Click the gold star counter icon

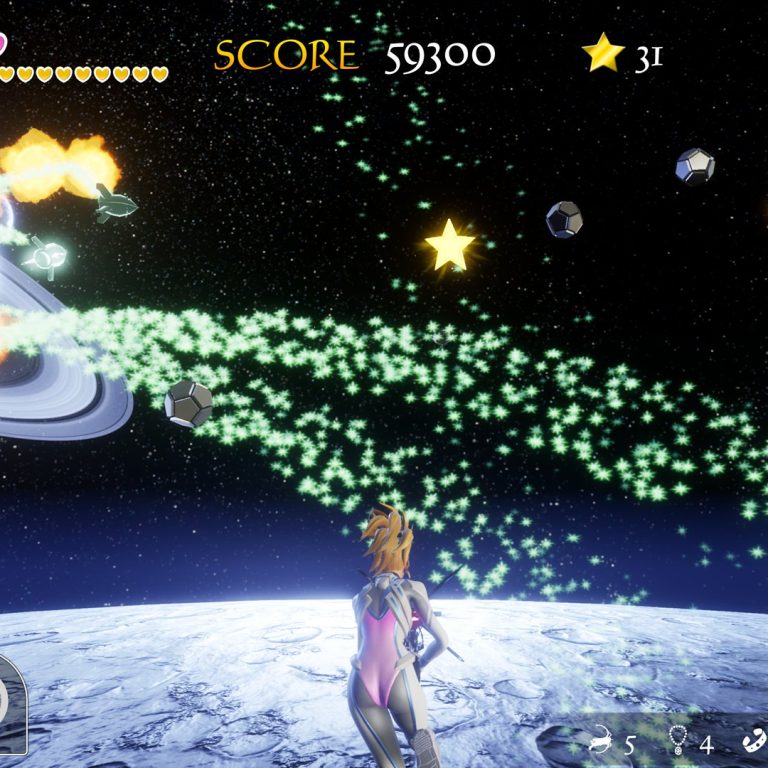(x=603, y=54)
